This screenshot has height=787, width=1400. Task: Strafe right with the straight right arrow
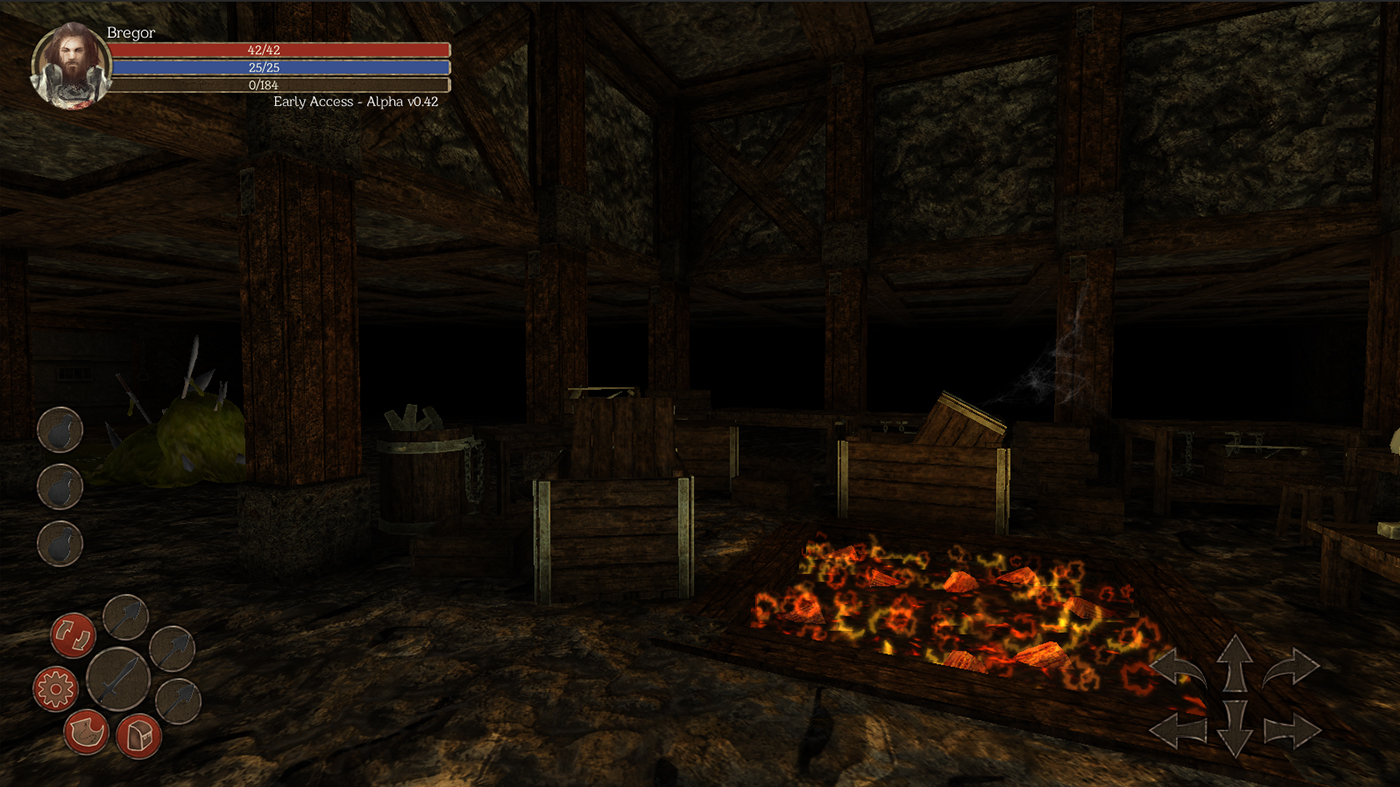1292,731
